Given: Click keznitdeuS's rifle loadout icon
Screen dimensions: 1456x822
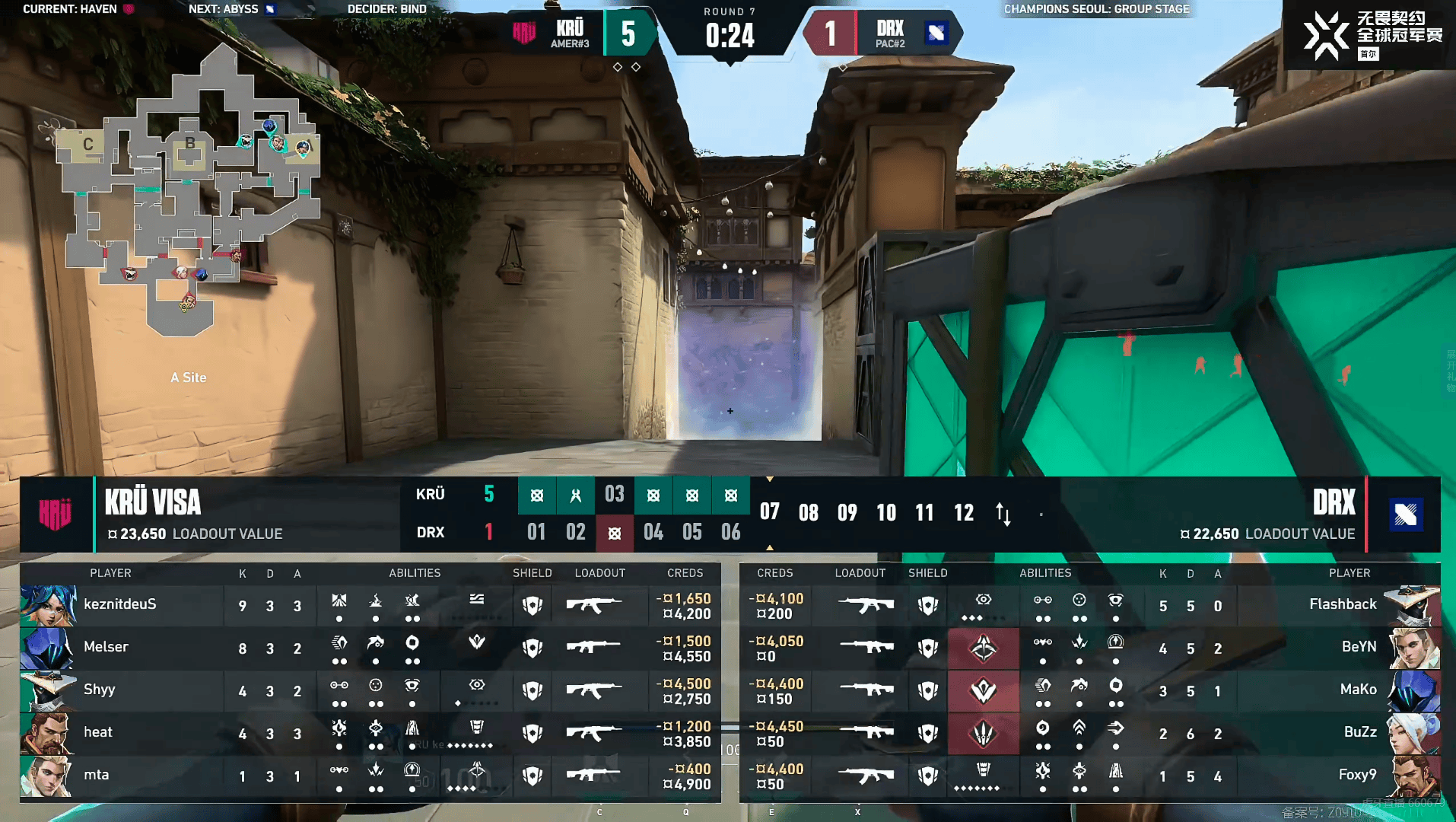Looking at the screenshot, I should [x=593, y=605].
